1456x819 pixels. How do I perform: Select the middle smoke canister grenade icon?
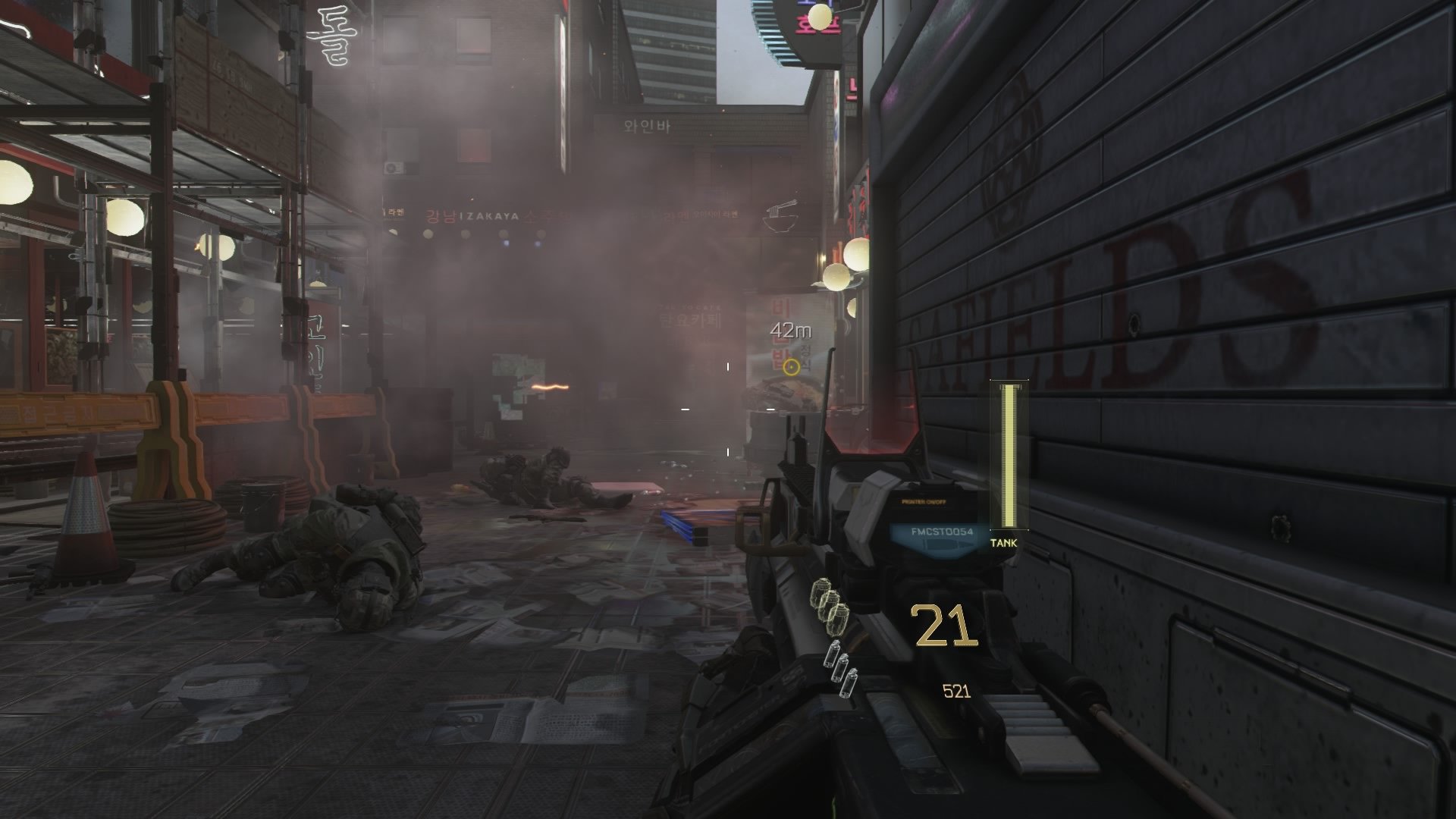pos(840,668)
